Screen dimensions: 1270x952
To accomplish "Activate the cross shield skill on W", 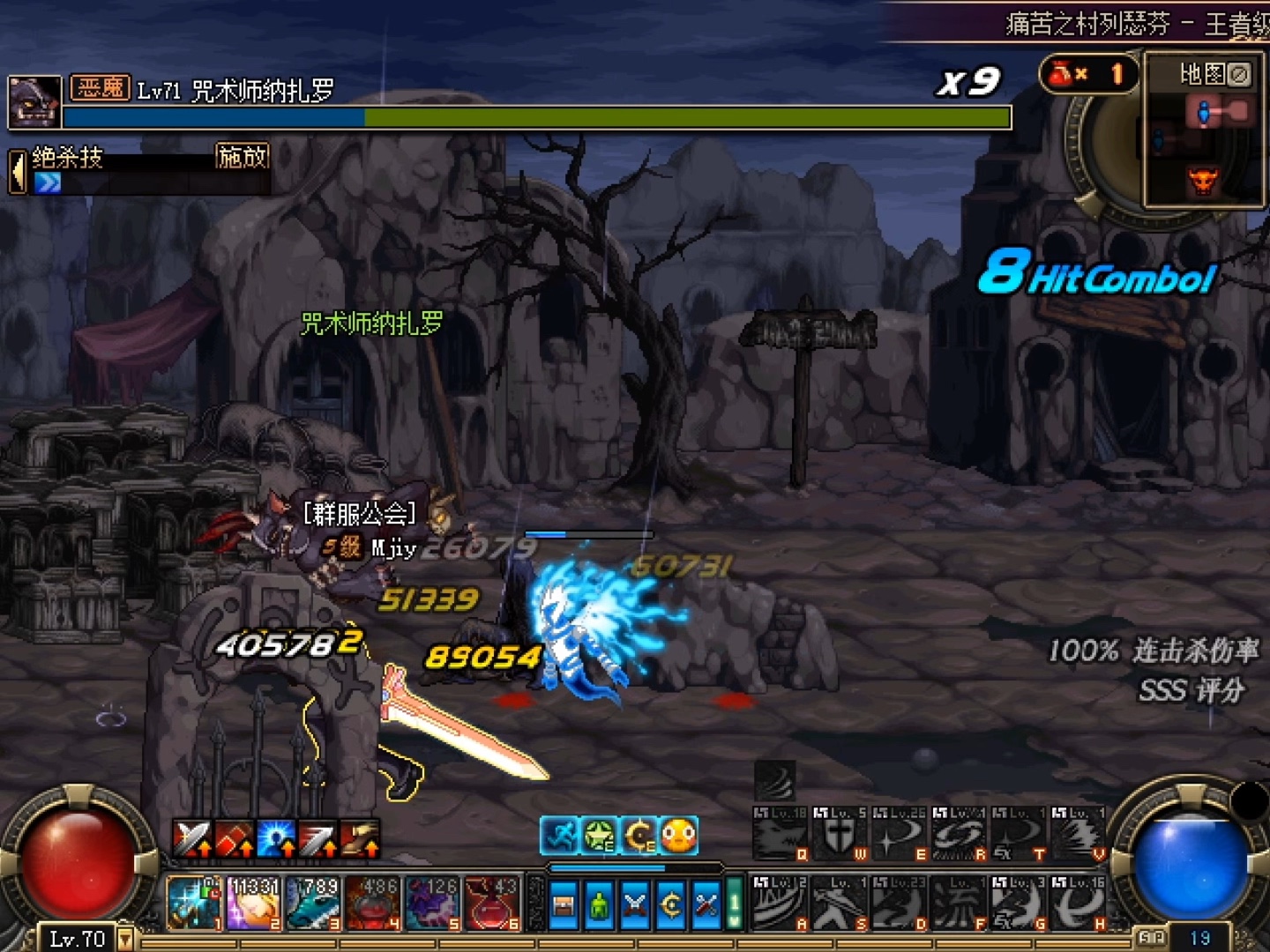I will point(840,833).
